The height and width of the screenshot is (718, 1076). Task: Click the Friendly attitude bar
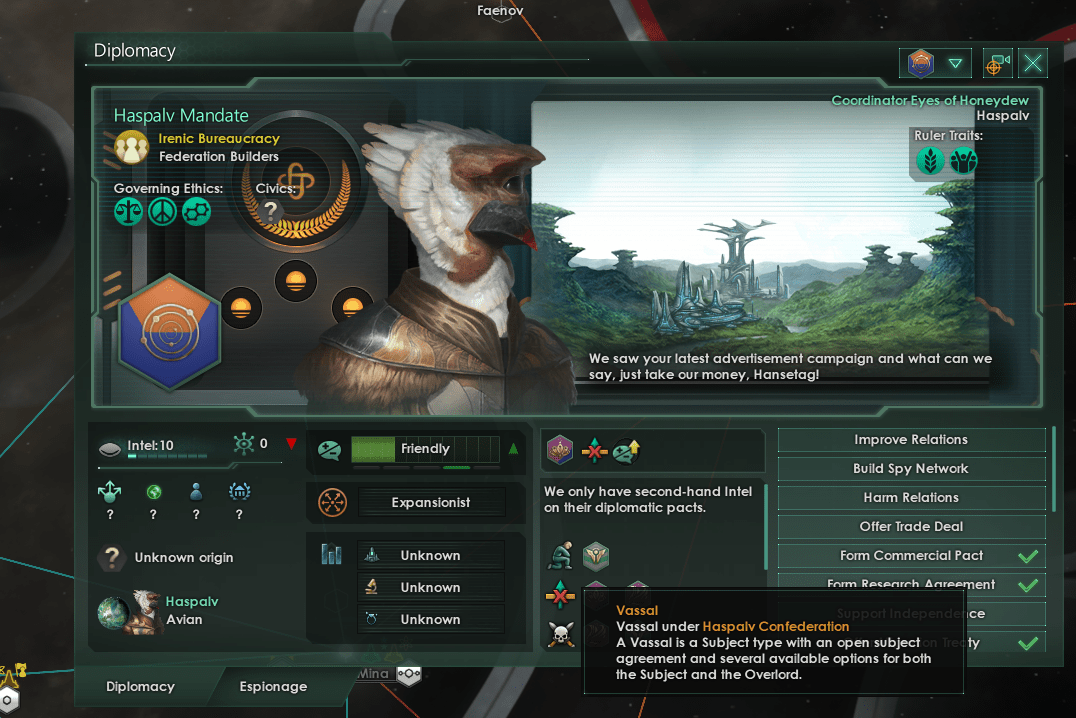click(x=424, y=449)
